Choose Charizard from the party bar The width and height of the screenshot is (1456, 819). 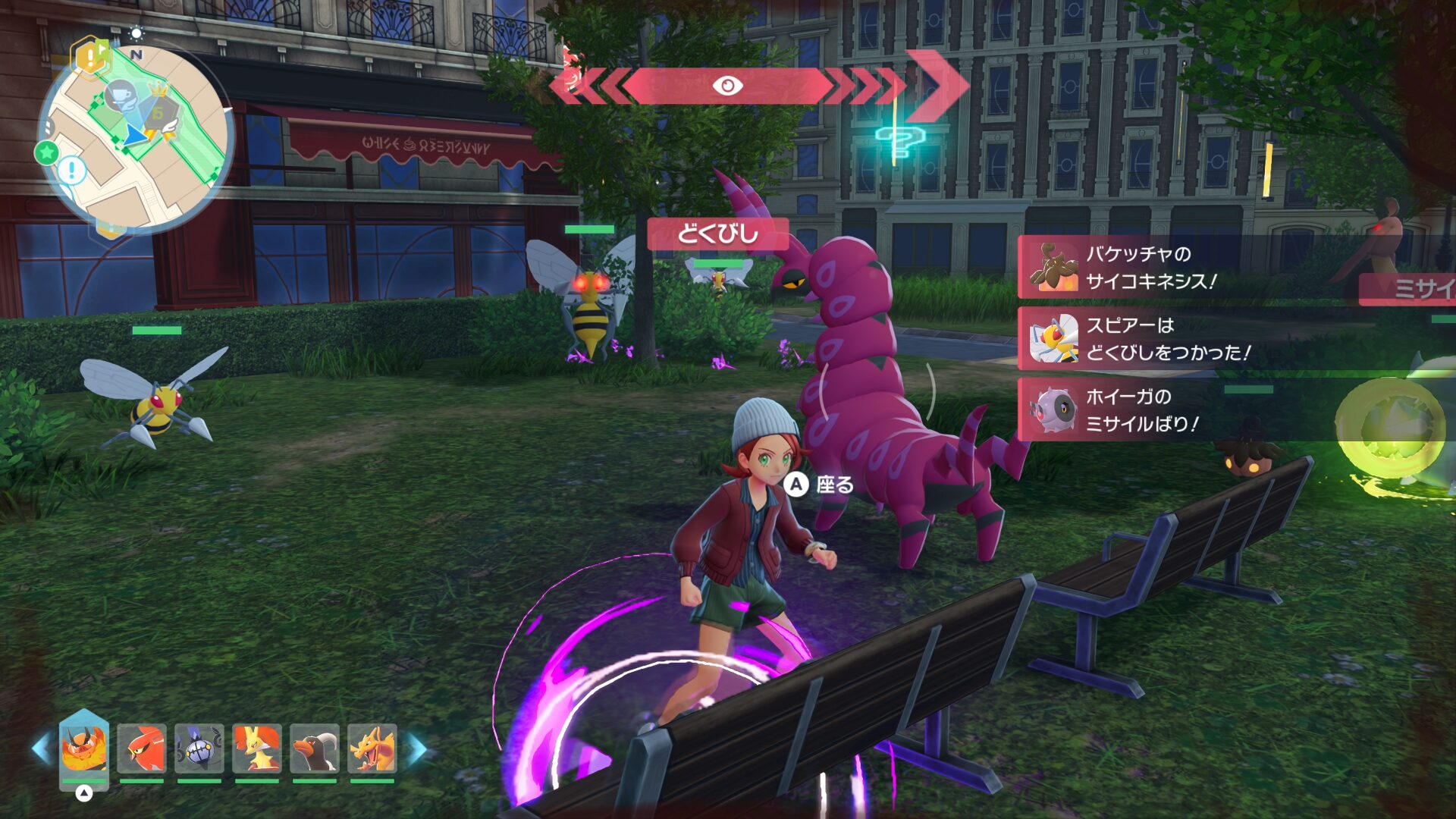pos(372,748)
